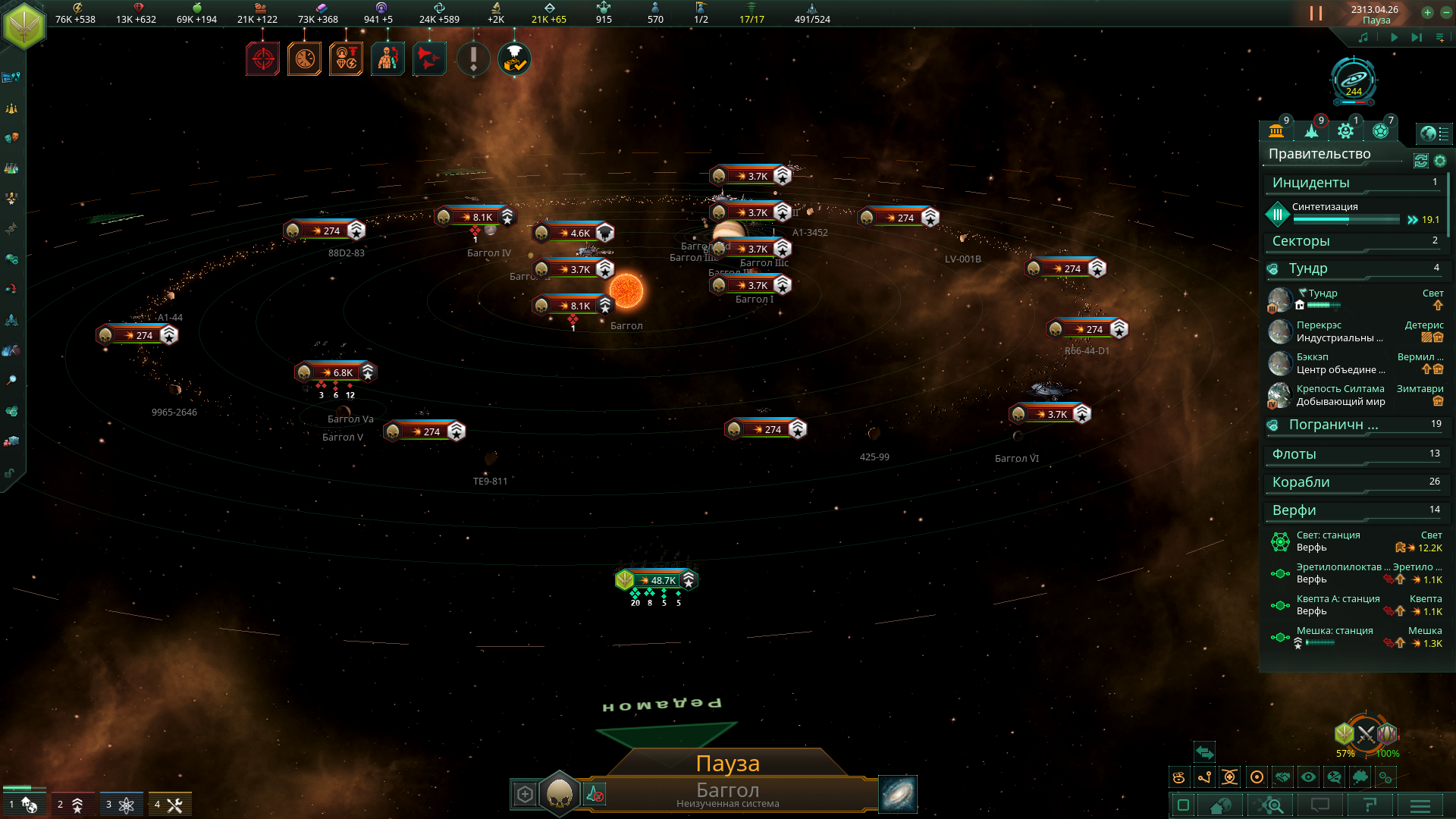Select the 48.7K fleet marker
Screen dimensions: 1456x819
[657, 580]
